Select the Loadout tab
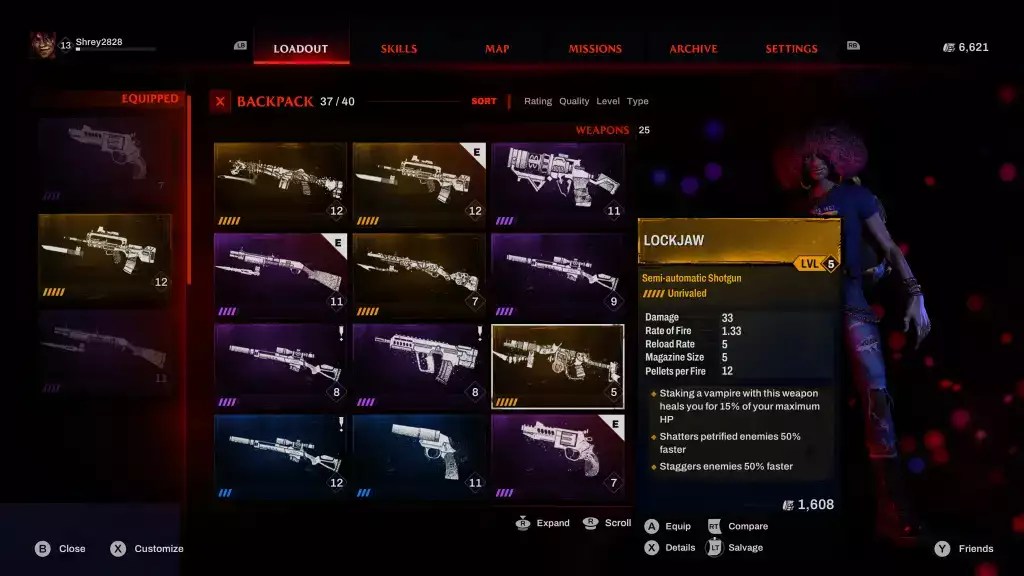This screenshot has width=1024, height=576. pyautogui.click(x=301, y=49)
